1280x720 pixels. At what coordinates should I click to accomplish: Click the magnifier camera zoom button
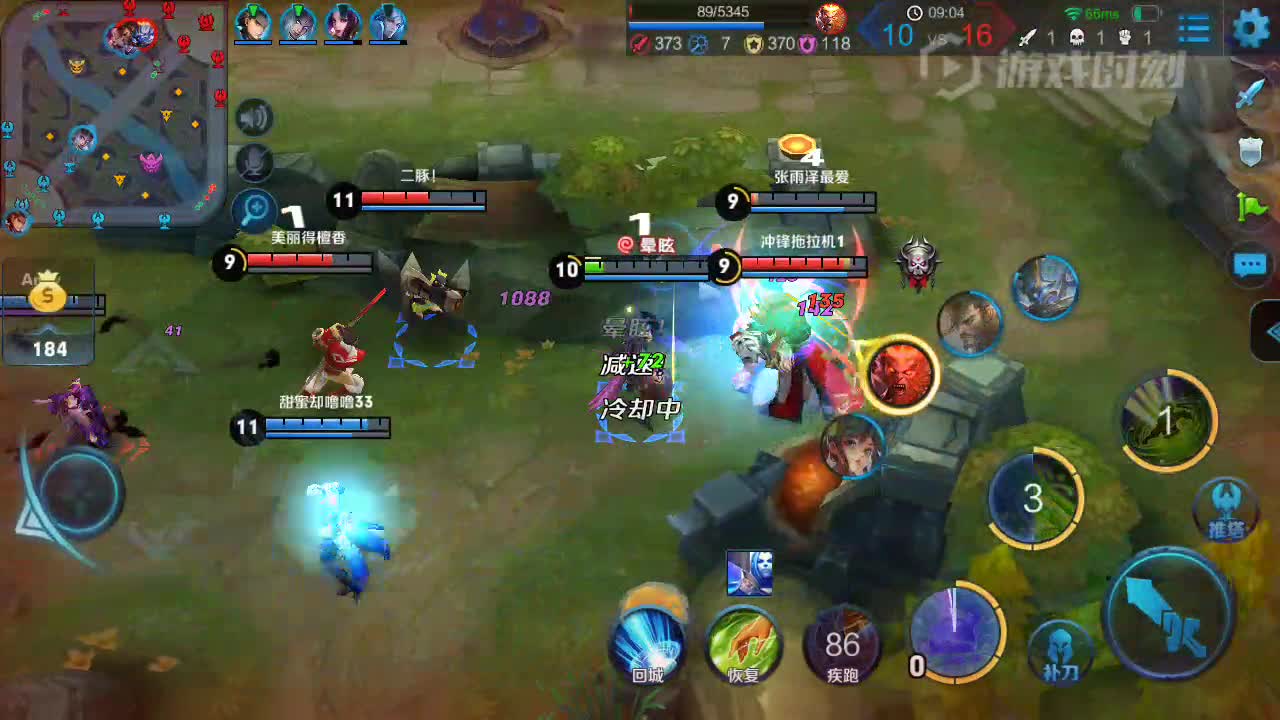point(255,210)
